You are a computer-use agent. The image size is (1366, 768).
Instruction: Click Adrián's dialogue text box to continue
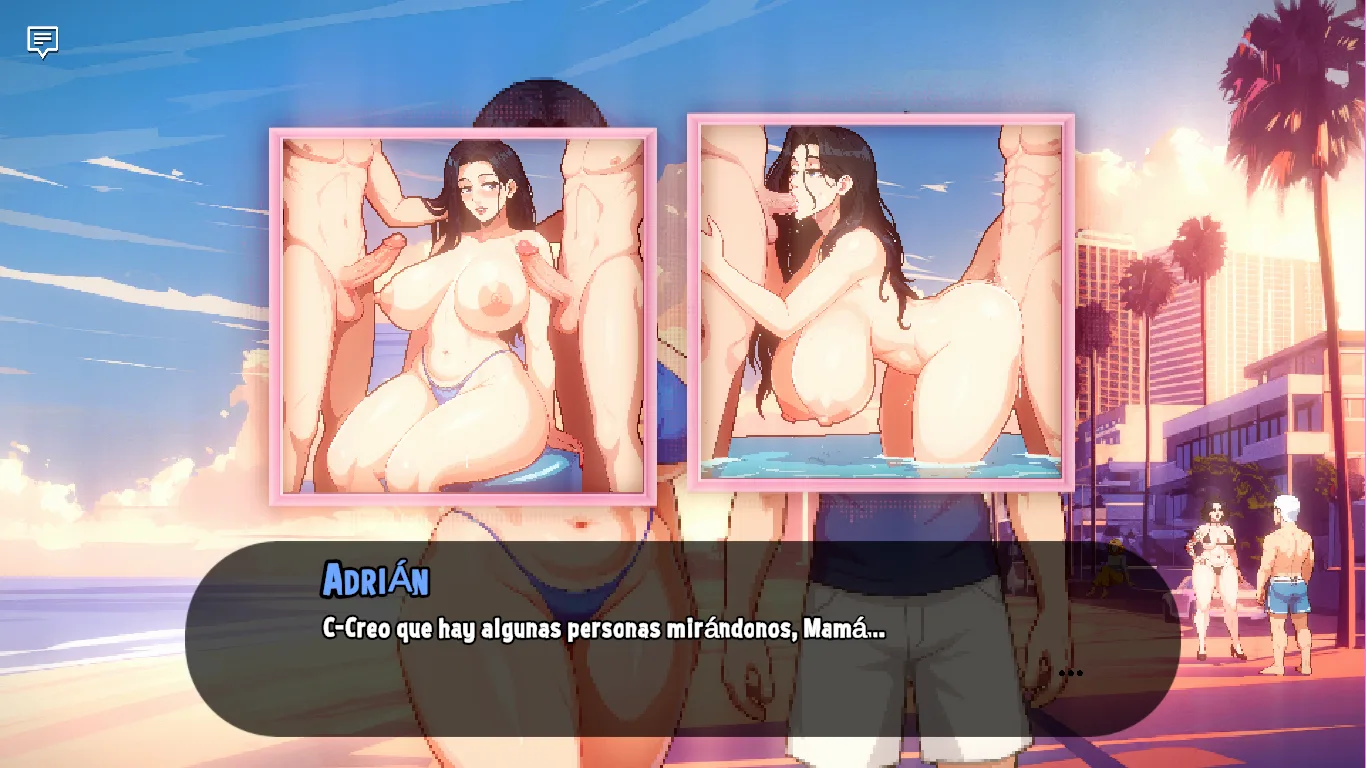pyautogui.click(x=682, y=640)
